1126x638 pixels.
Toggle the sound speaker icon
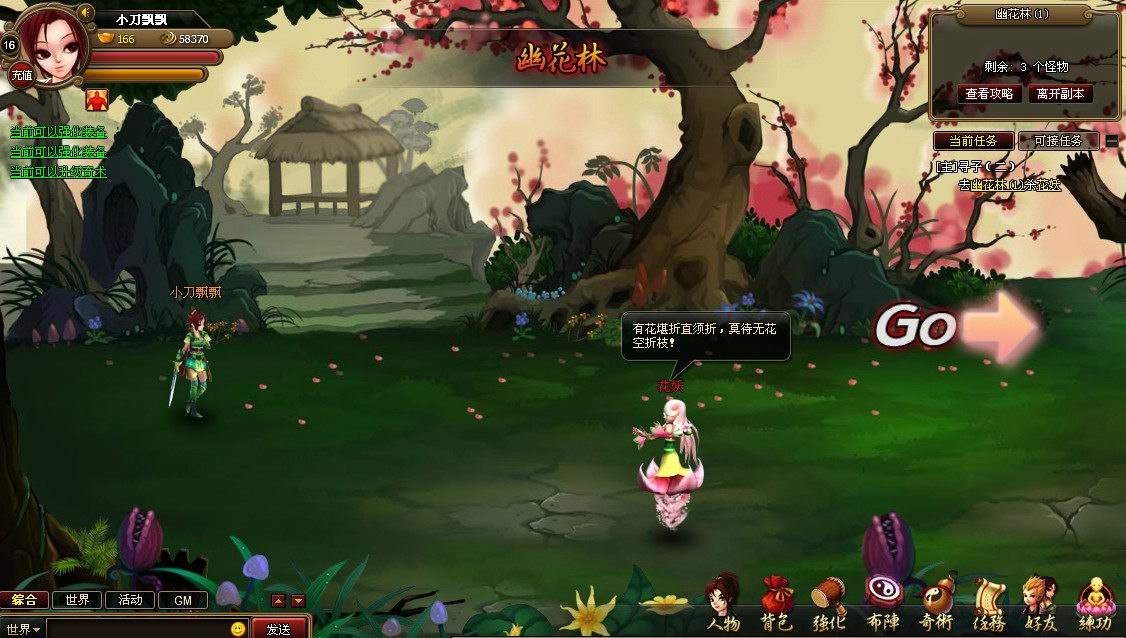point(86,13)
